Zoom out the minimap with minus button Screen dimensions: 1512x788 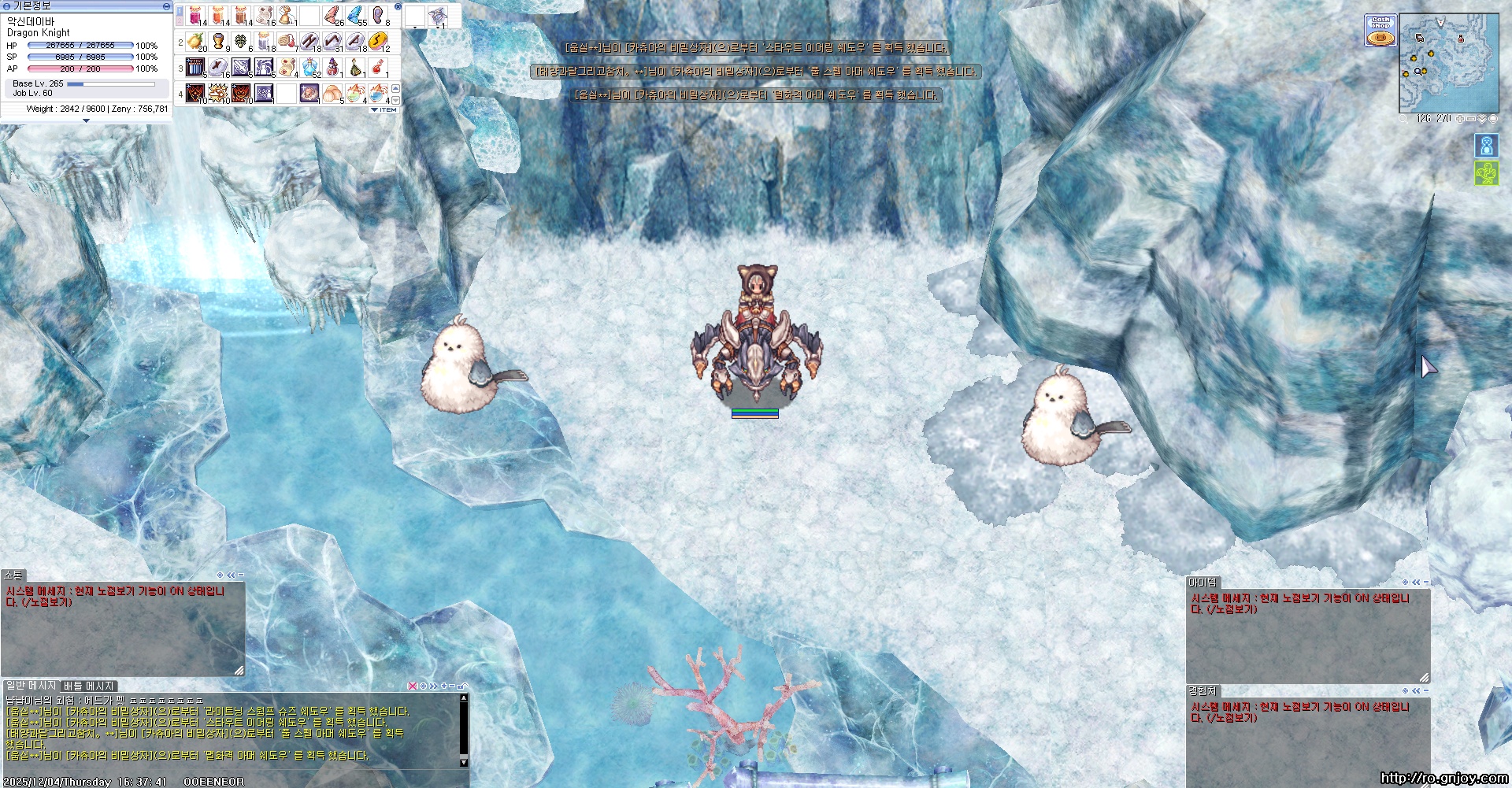click(x=1470, y=119)
